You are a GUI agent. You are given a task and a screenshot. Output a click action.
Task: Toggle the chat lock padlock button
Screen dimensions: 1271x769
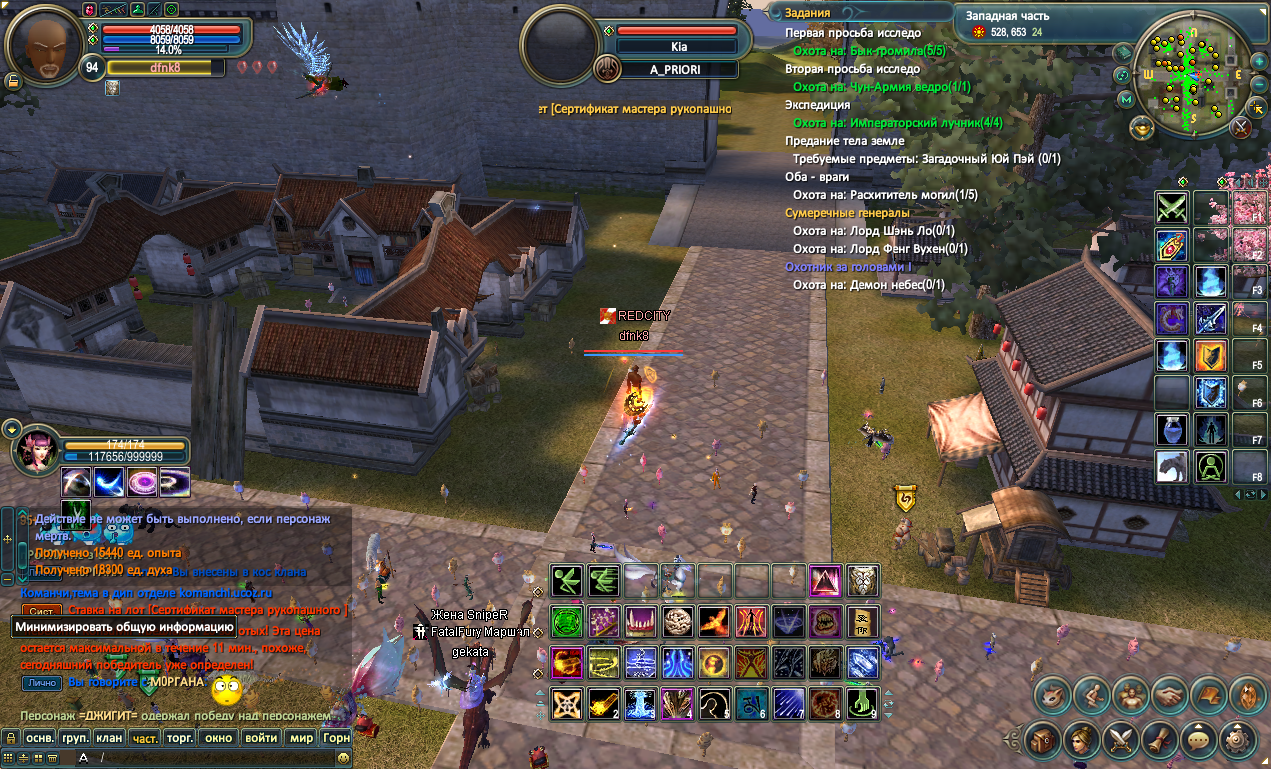click(11, 738)
